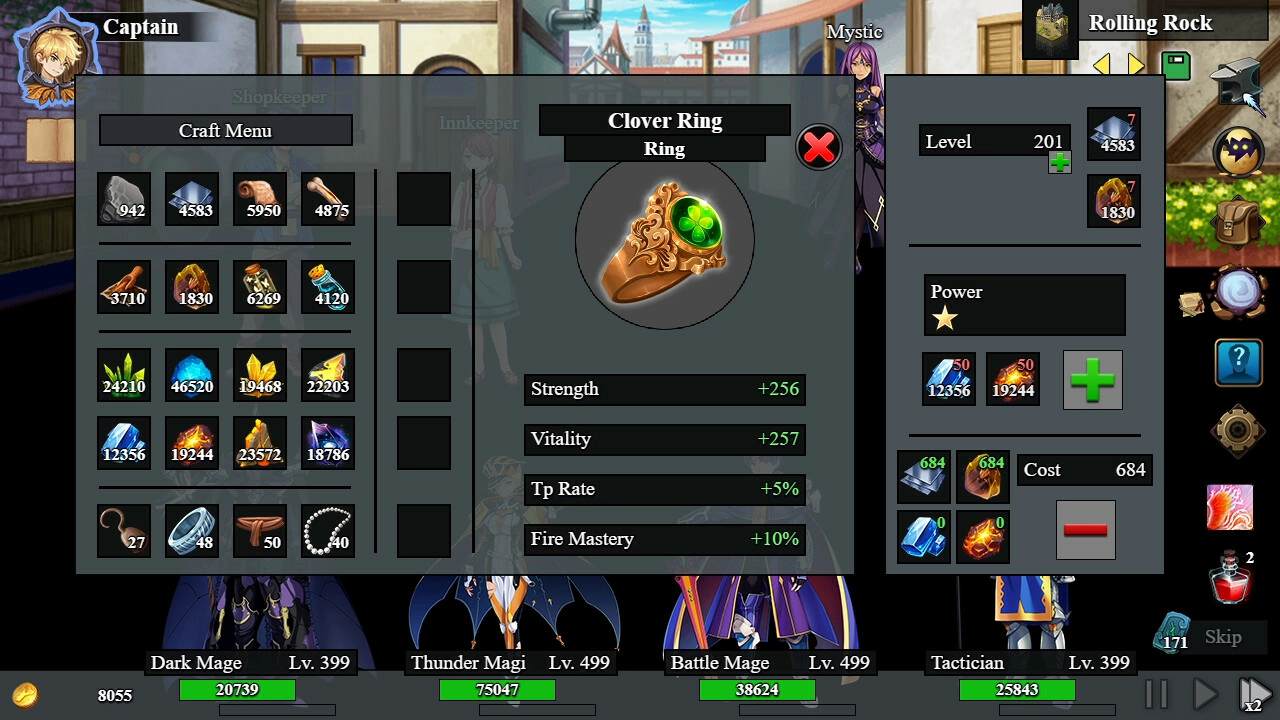This screenshot has height=720, width=1280.
Task: Go to previous area with left arrow
Action: [x=1101, y=66]
